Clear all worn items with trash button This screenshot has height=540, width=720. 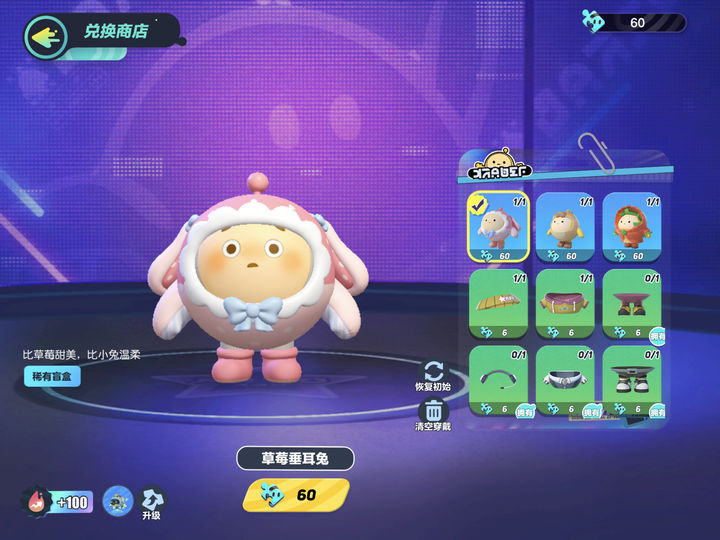(433, 414)
